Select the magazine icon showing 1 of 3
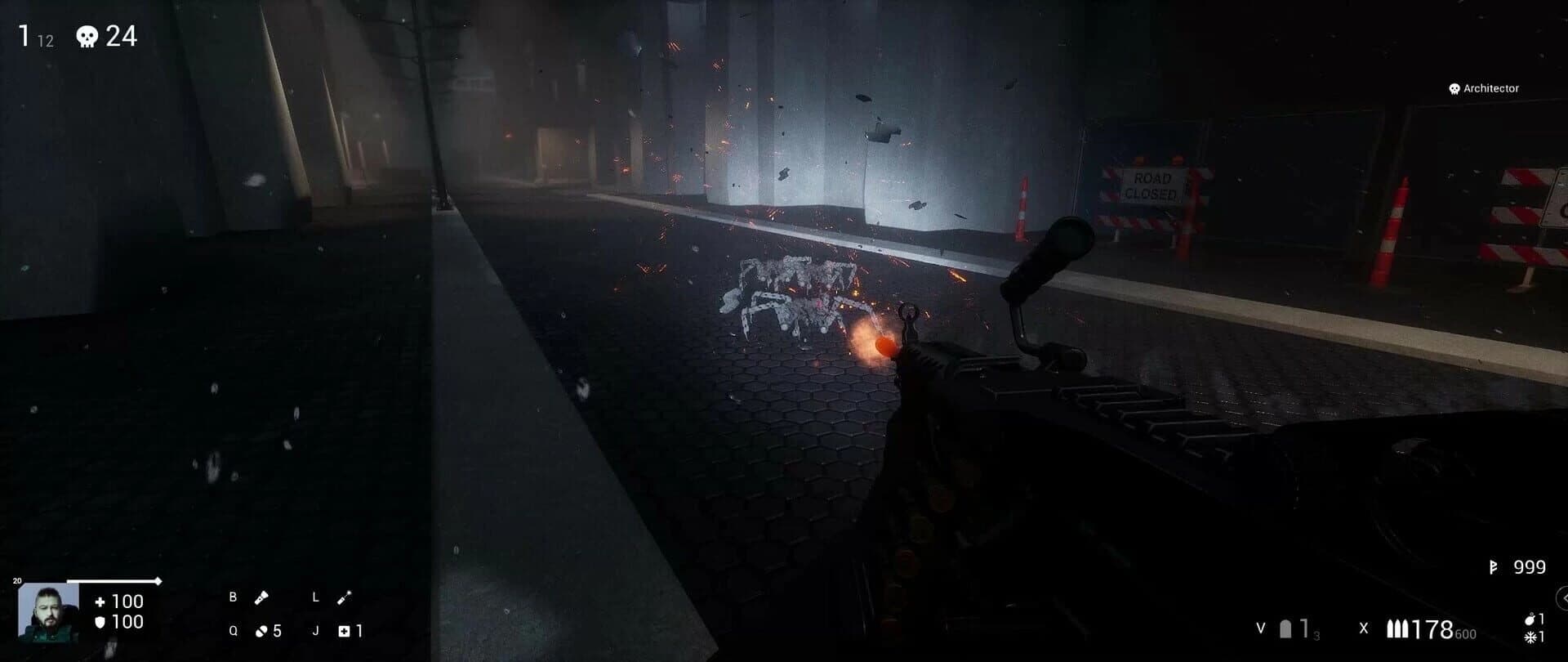Screen dimensions: 1568x662 1285,628
